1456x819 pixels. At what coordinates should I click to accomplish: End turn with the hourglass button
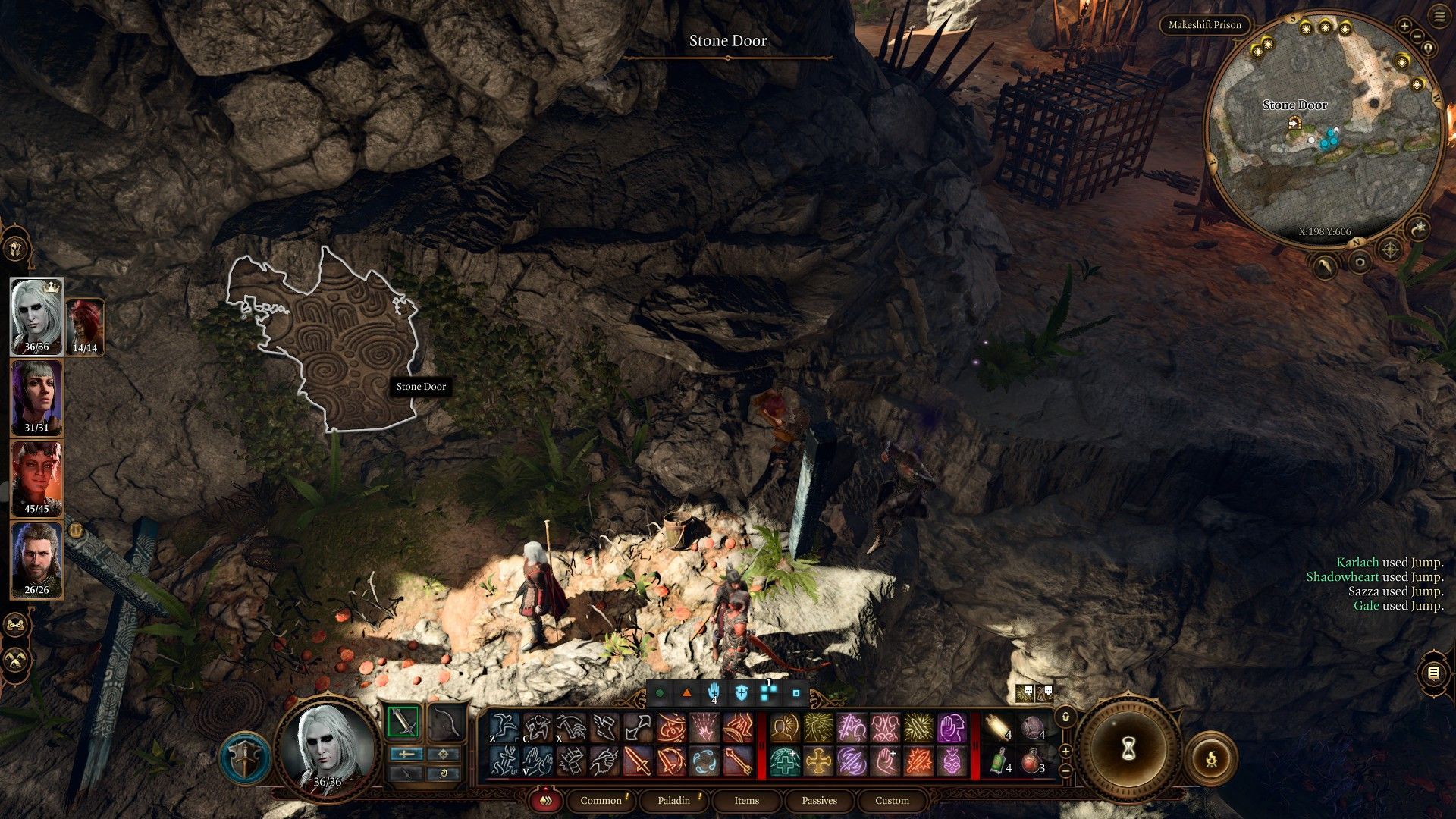coord(1129,750)
